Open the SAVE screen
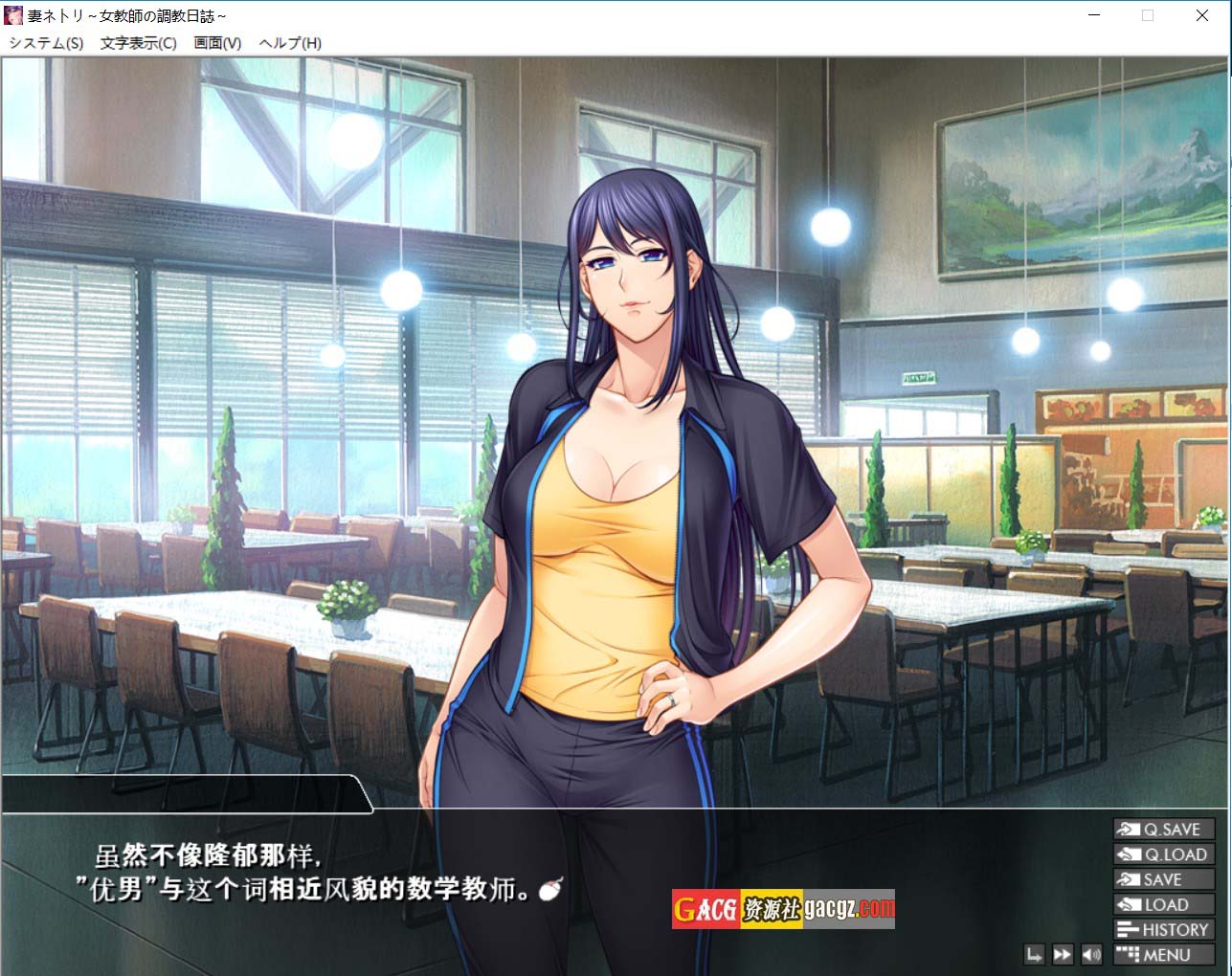Image resolution: width=1232 pixels, height=976 pixels. coord(1163,879)
